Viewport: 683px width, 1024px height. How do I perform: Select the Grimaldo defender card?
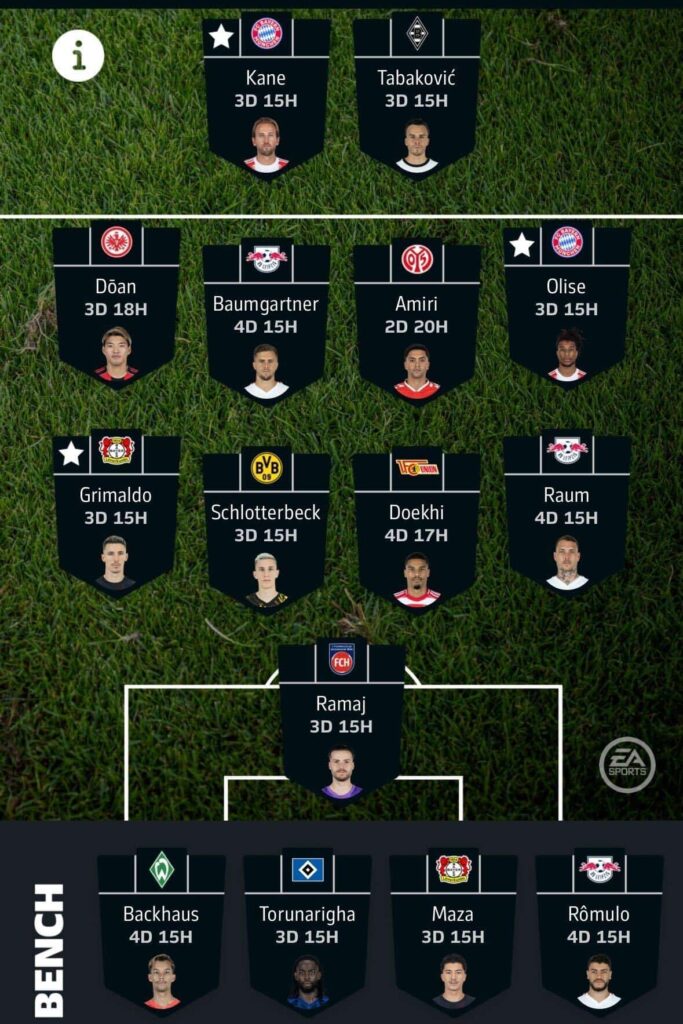coord(116,513)
